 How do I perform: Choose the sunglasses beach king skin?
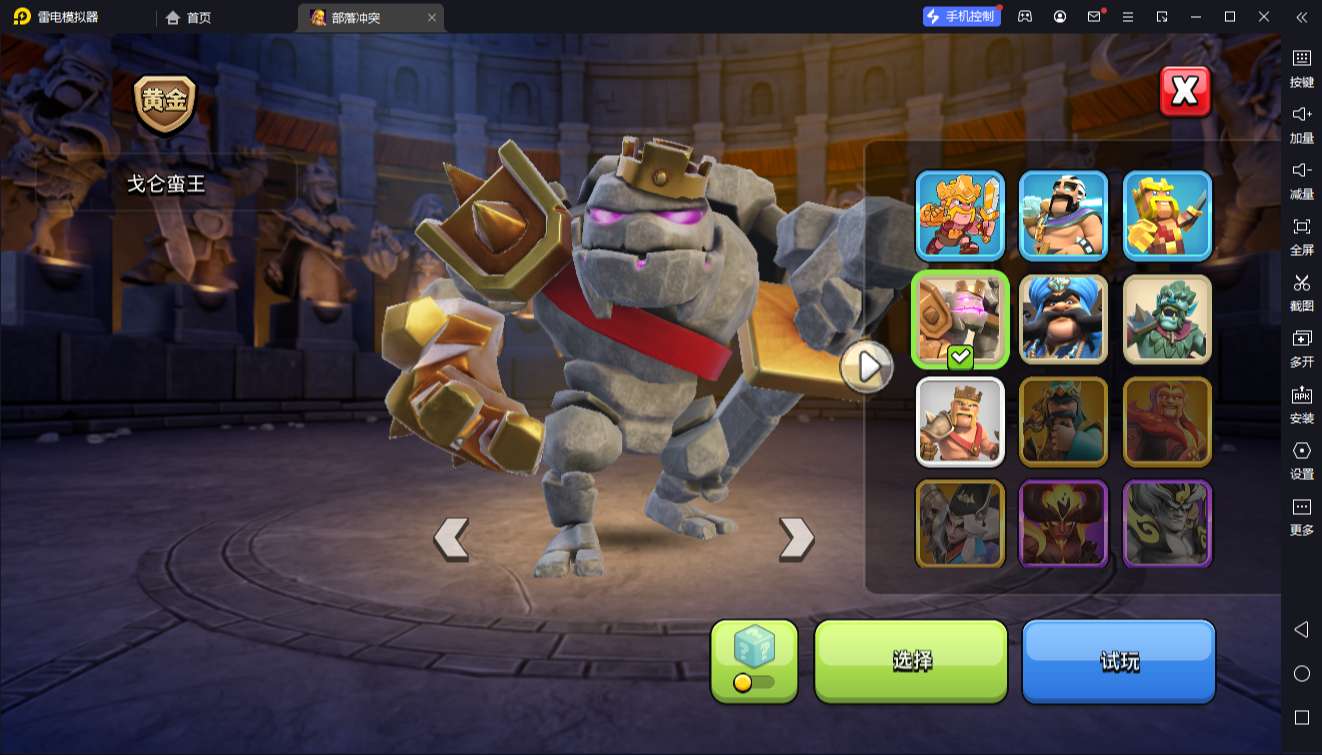(1063, 215)
